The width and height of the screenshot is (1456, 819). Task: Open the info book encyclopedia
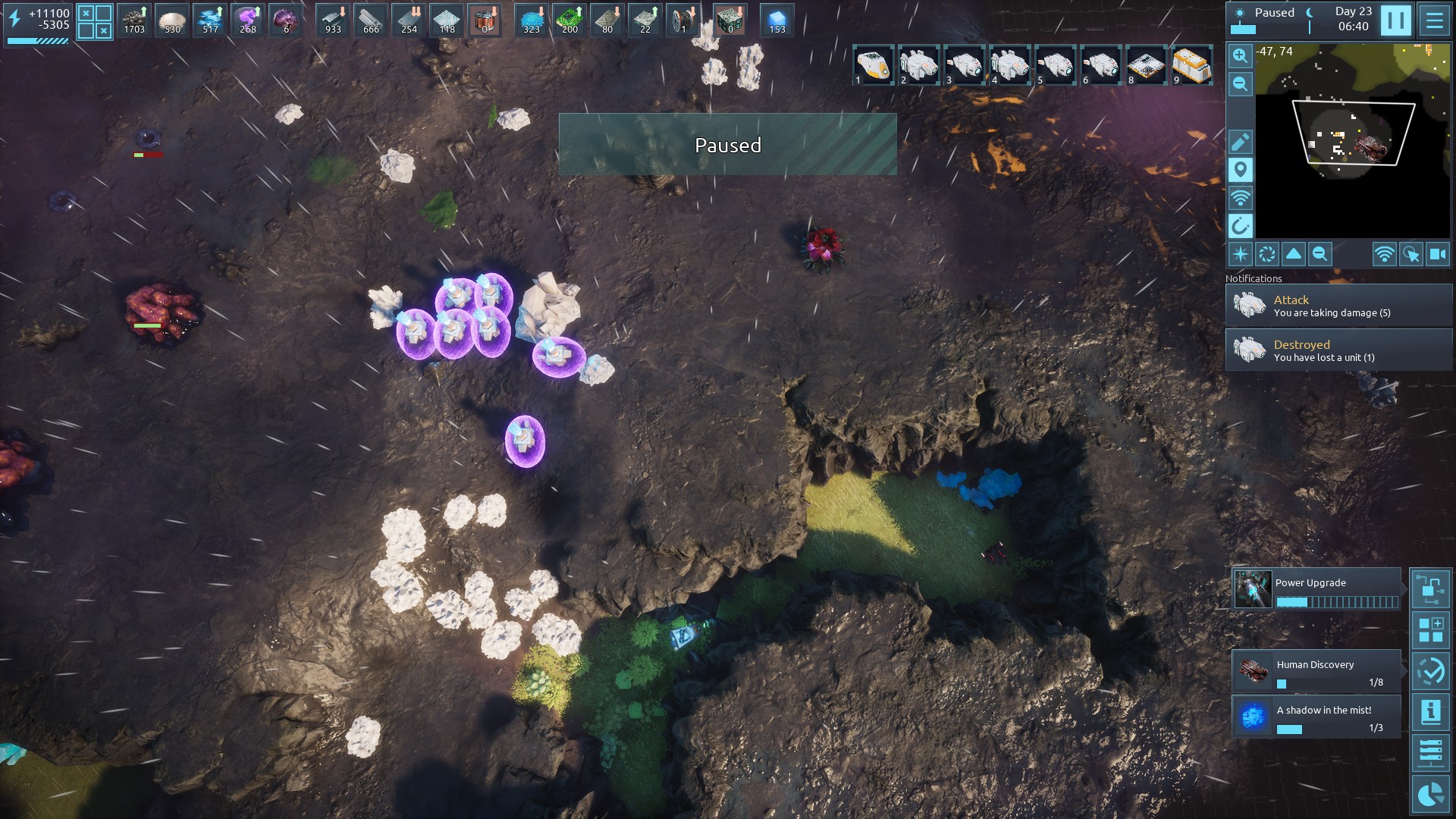coord(1430,712)
